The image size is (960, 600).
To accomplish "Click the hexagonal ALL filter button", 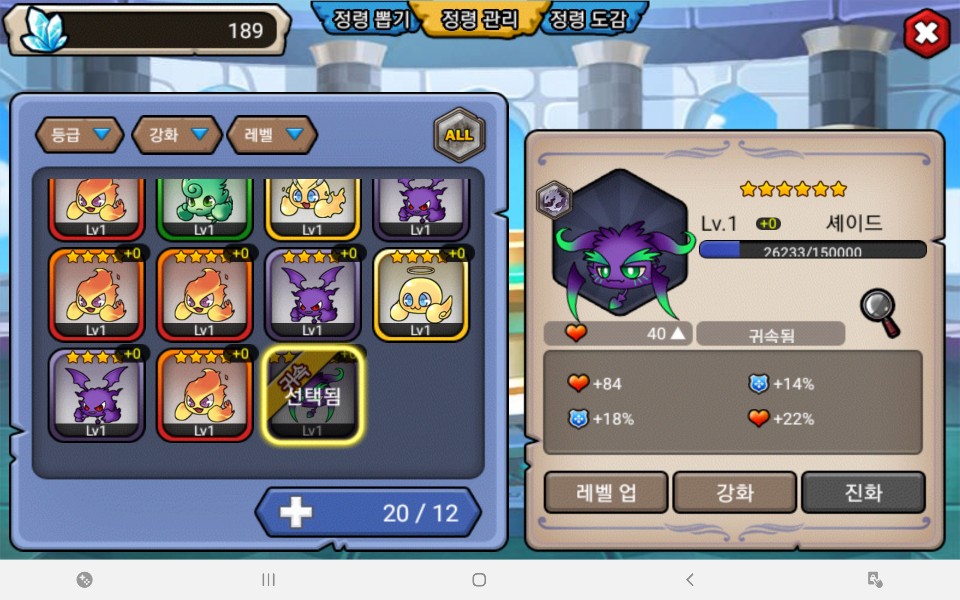I will click(459, 135).
